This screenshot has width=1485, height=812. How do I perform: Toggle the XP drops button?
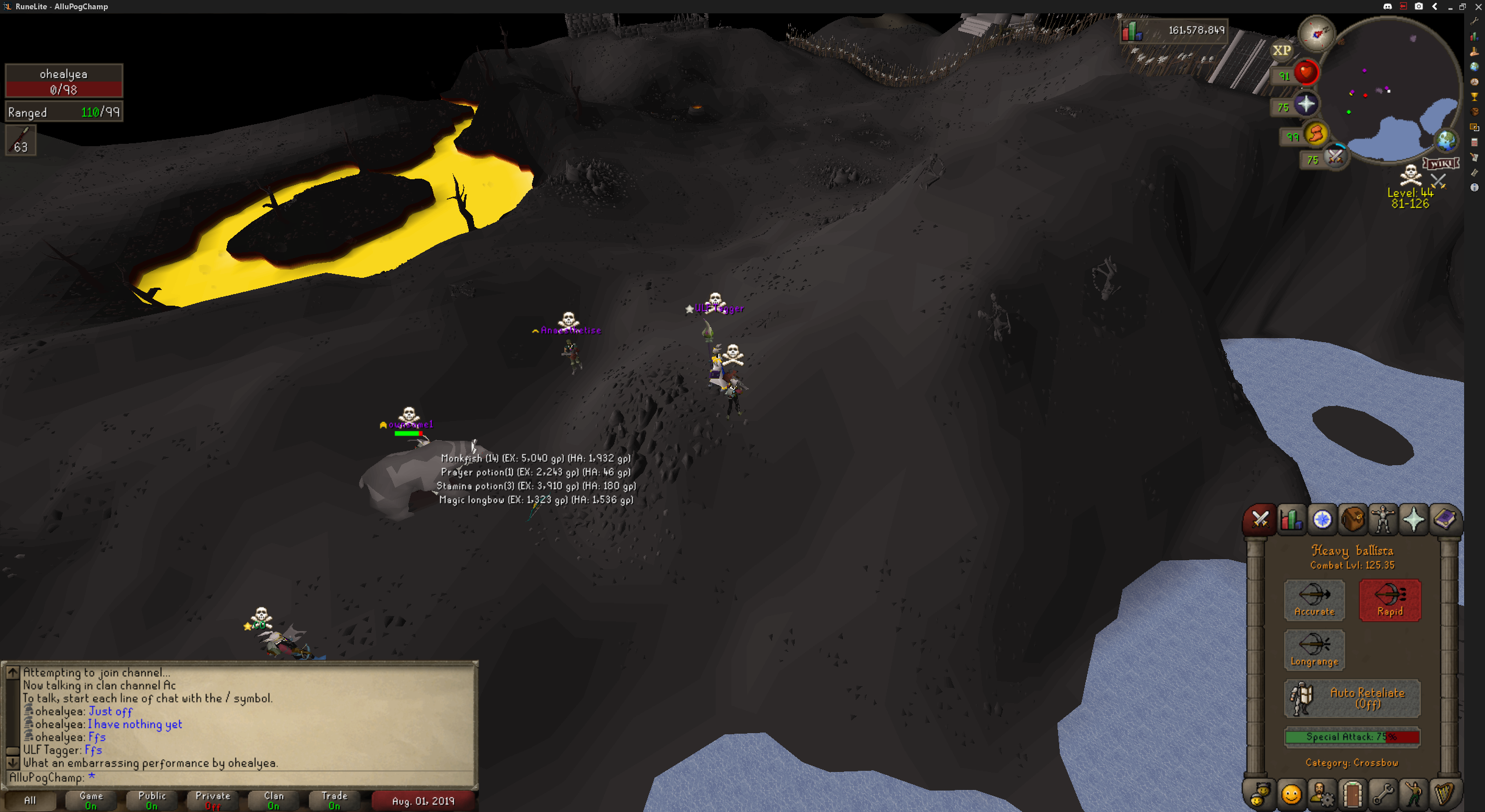[1281, 50]
